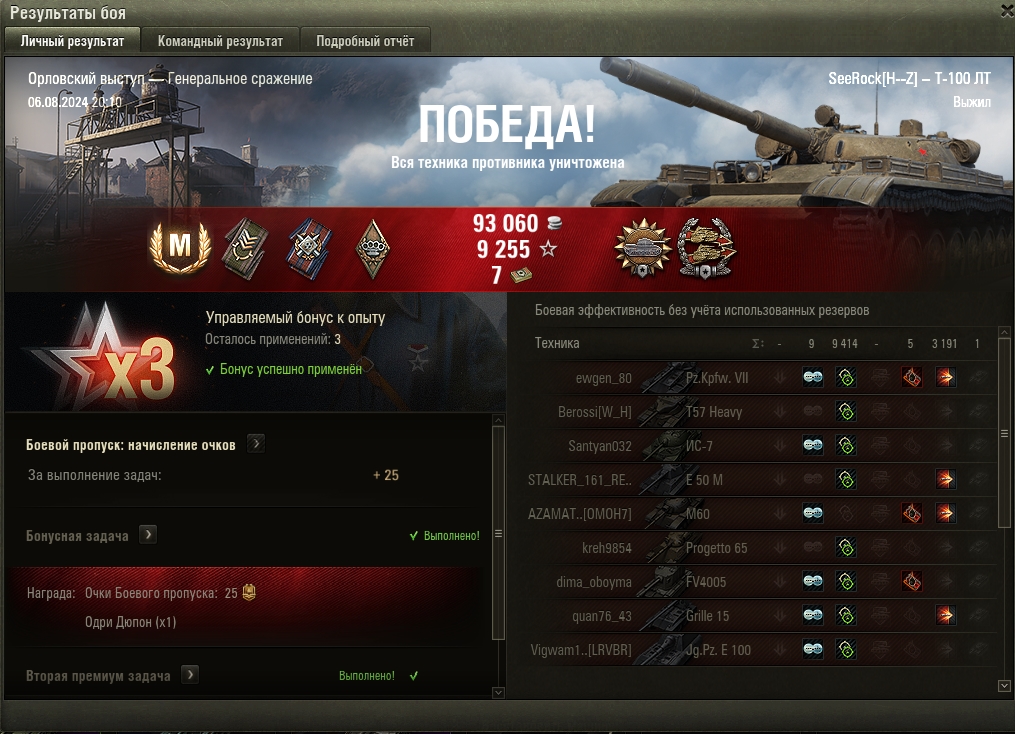Viewport: 1015px width, 734px height.
Task: Select kreh9854 Progetto 65 row
Action: coord(700,548)
